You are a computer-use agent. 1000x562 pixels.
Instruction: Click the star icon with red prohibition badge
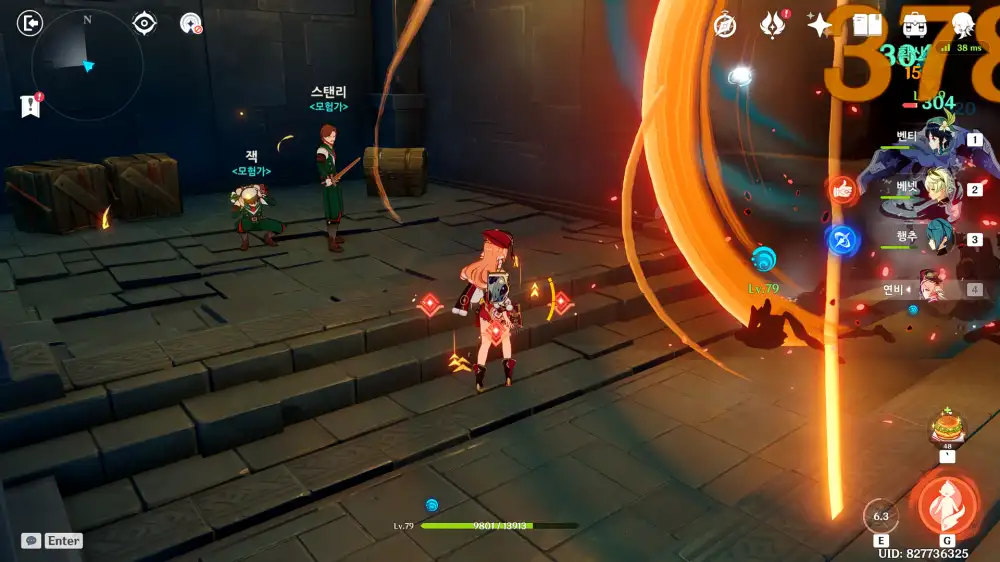tap(190, 23)
